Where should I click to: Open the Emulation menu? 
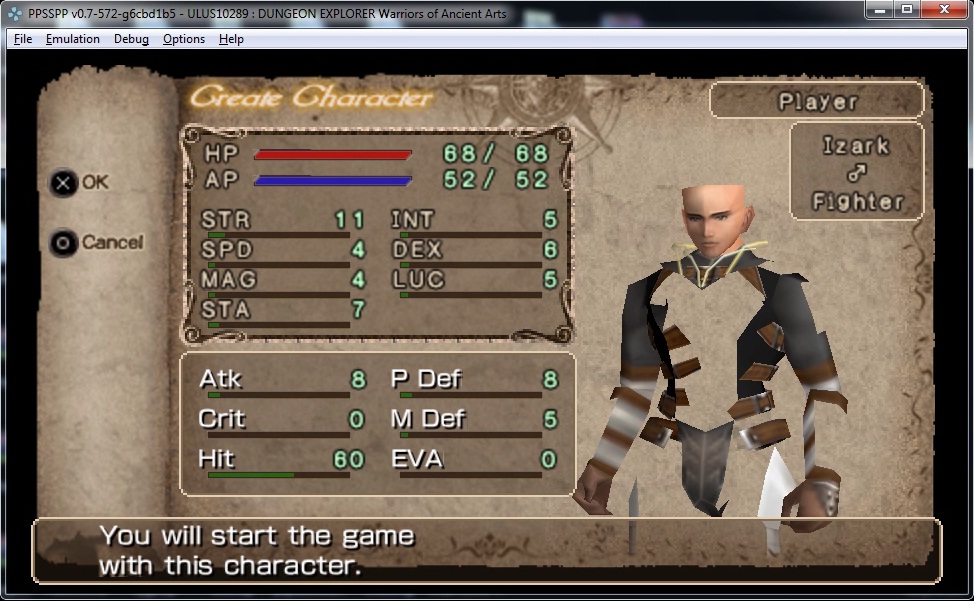click(72, 39)
